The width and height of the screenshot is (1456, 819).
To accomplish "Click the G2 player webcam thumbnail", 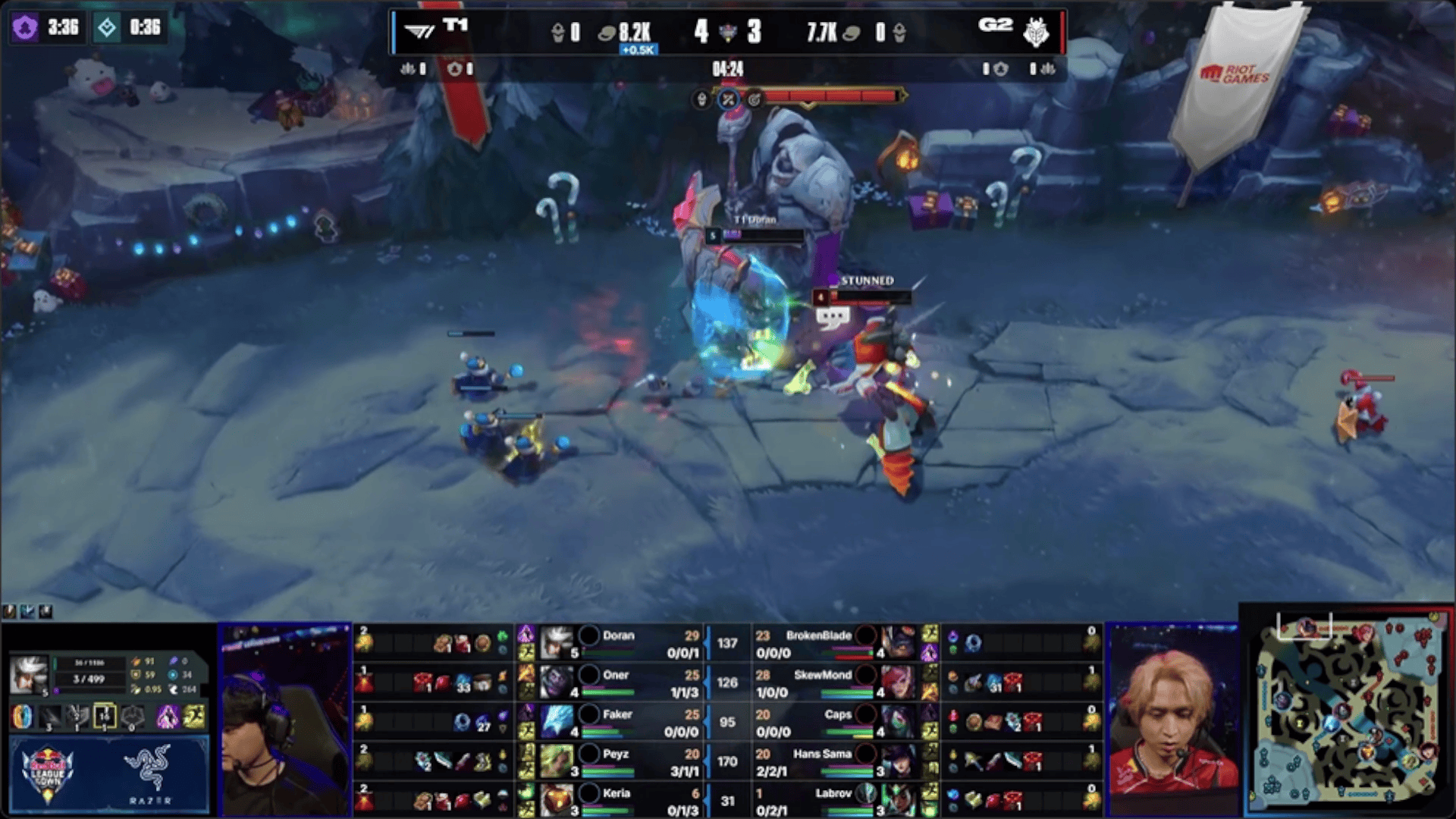I will tap(1172, 720).
